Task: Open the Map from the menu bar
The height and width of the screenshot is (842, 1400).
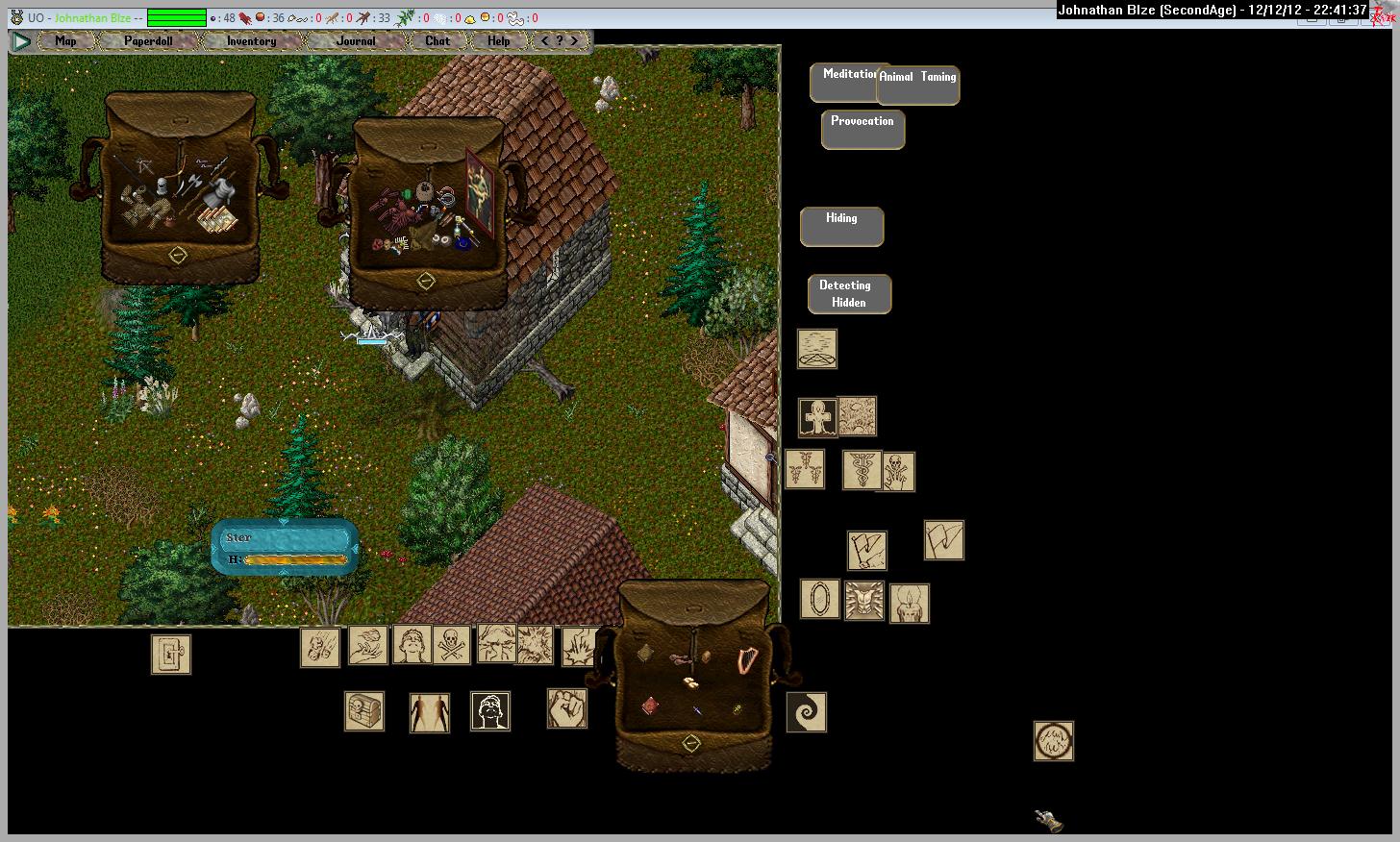Action: (x=65, y=41)
